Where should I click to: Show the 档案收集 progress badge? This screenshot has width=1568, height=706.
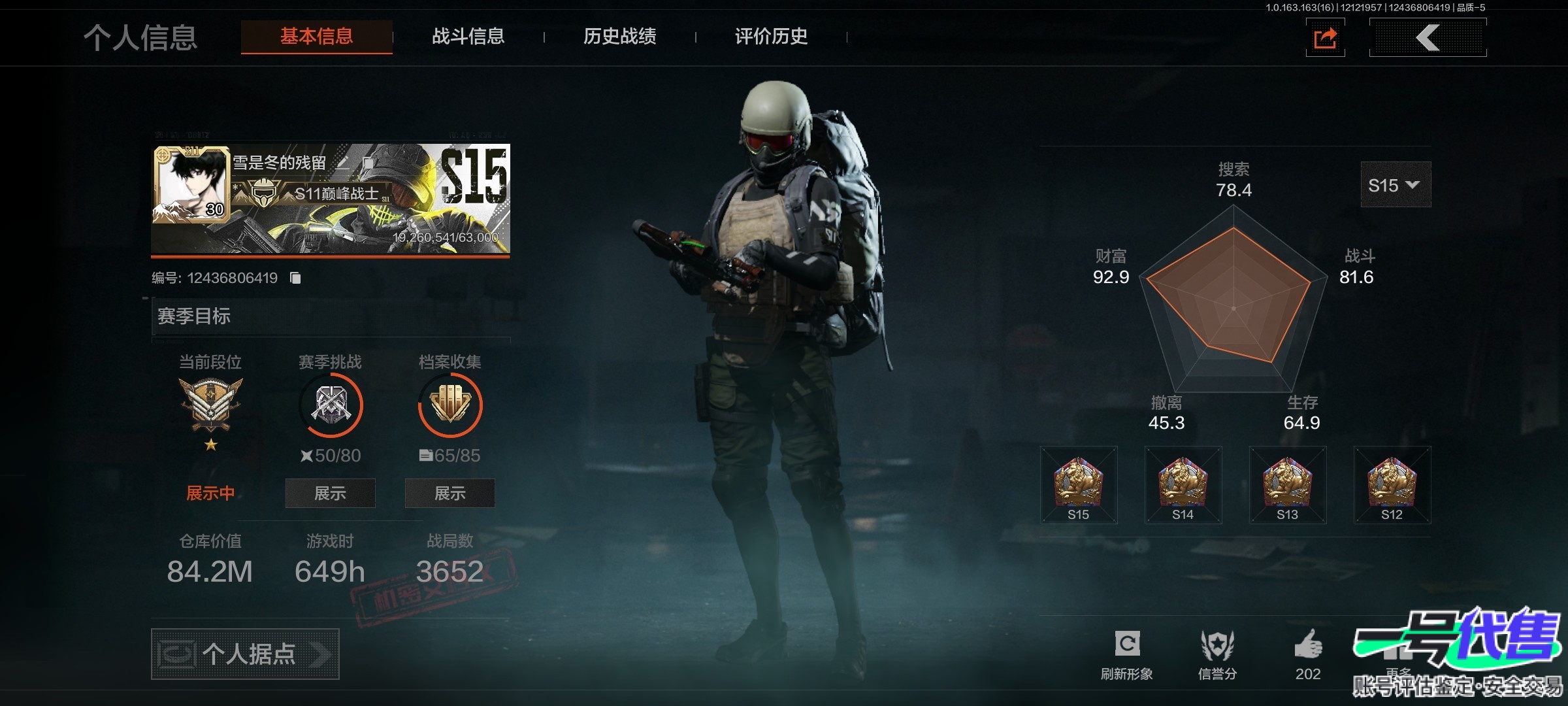tap(449, 493)
